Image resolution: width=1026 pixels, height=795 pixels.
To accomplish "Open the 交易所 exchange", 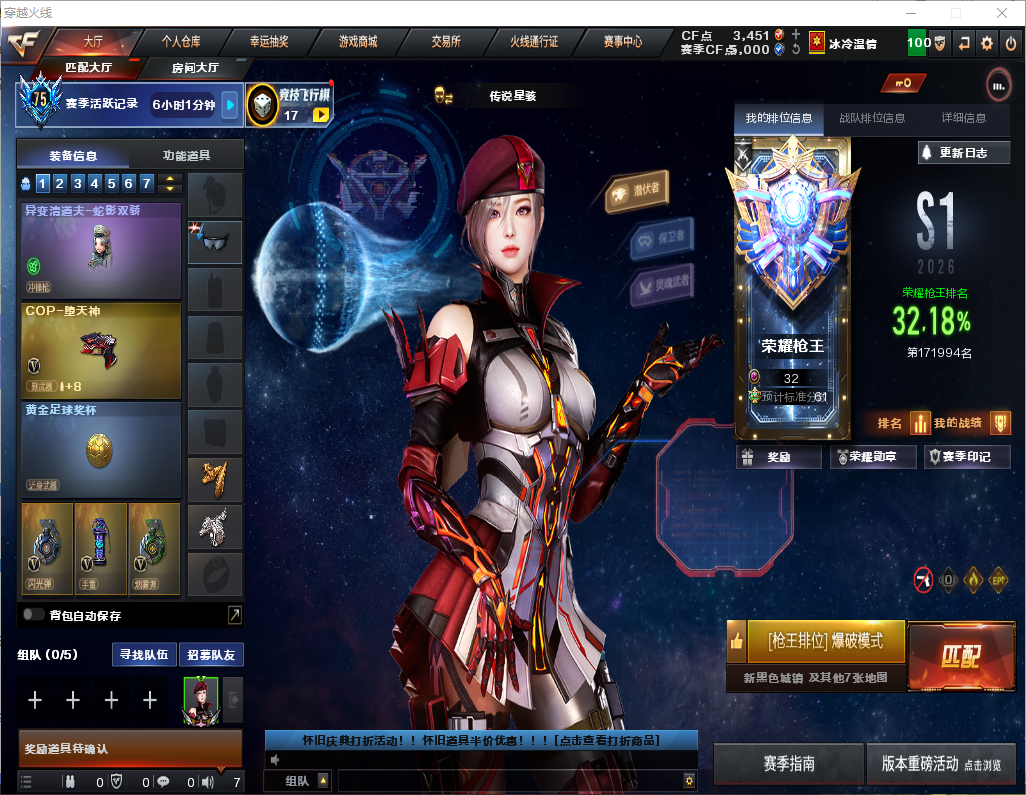I will pos(446,42).
